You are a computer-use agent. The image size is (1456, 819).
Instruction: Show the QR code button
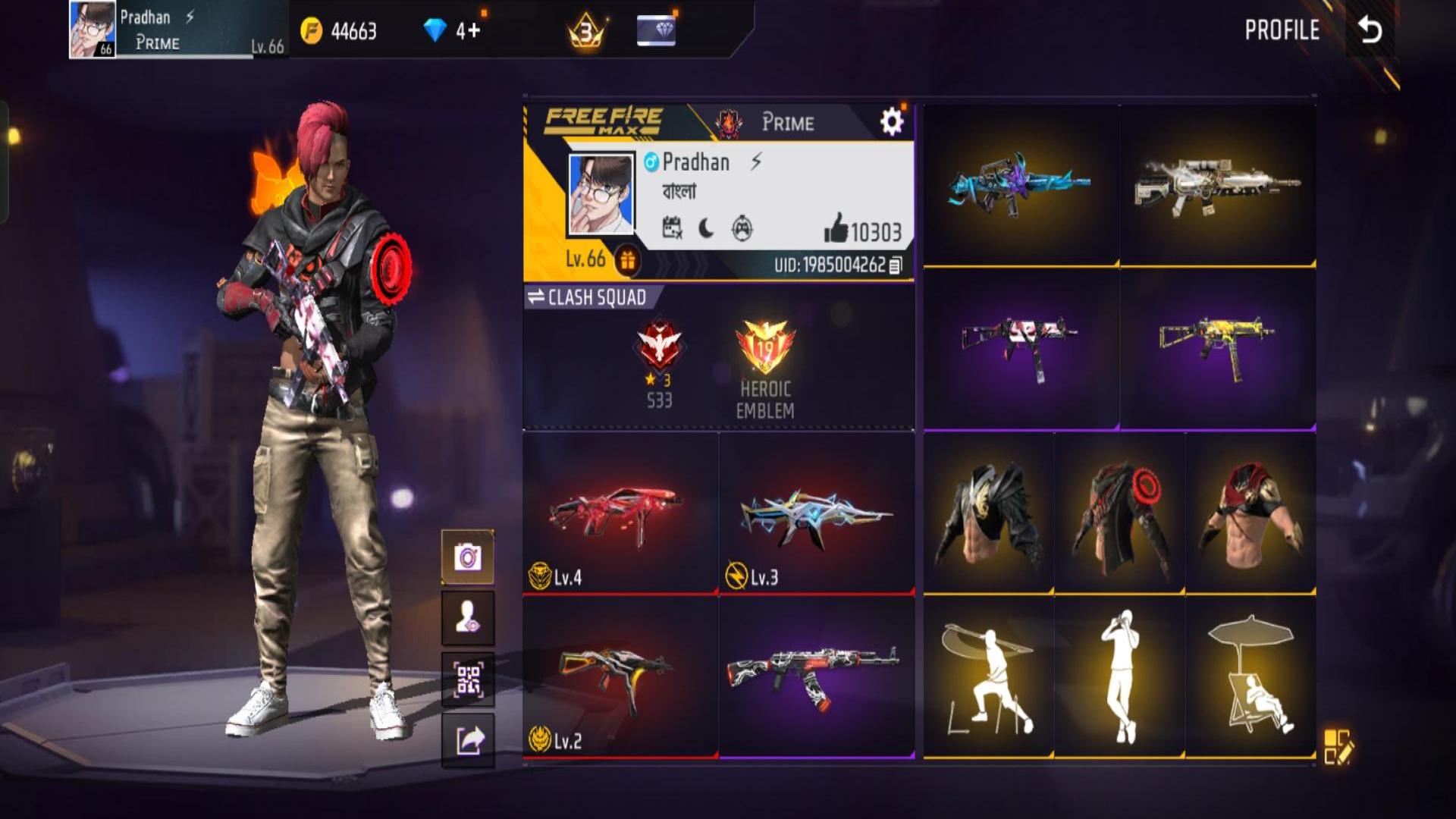click(x=468, y=679)
